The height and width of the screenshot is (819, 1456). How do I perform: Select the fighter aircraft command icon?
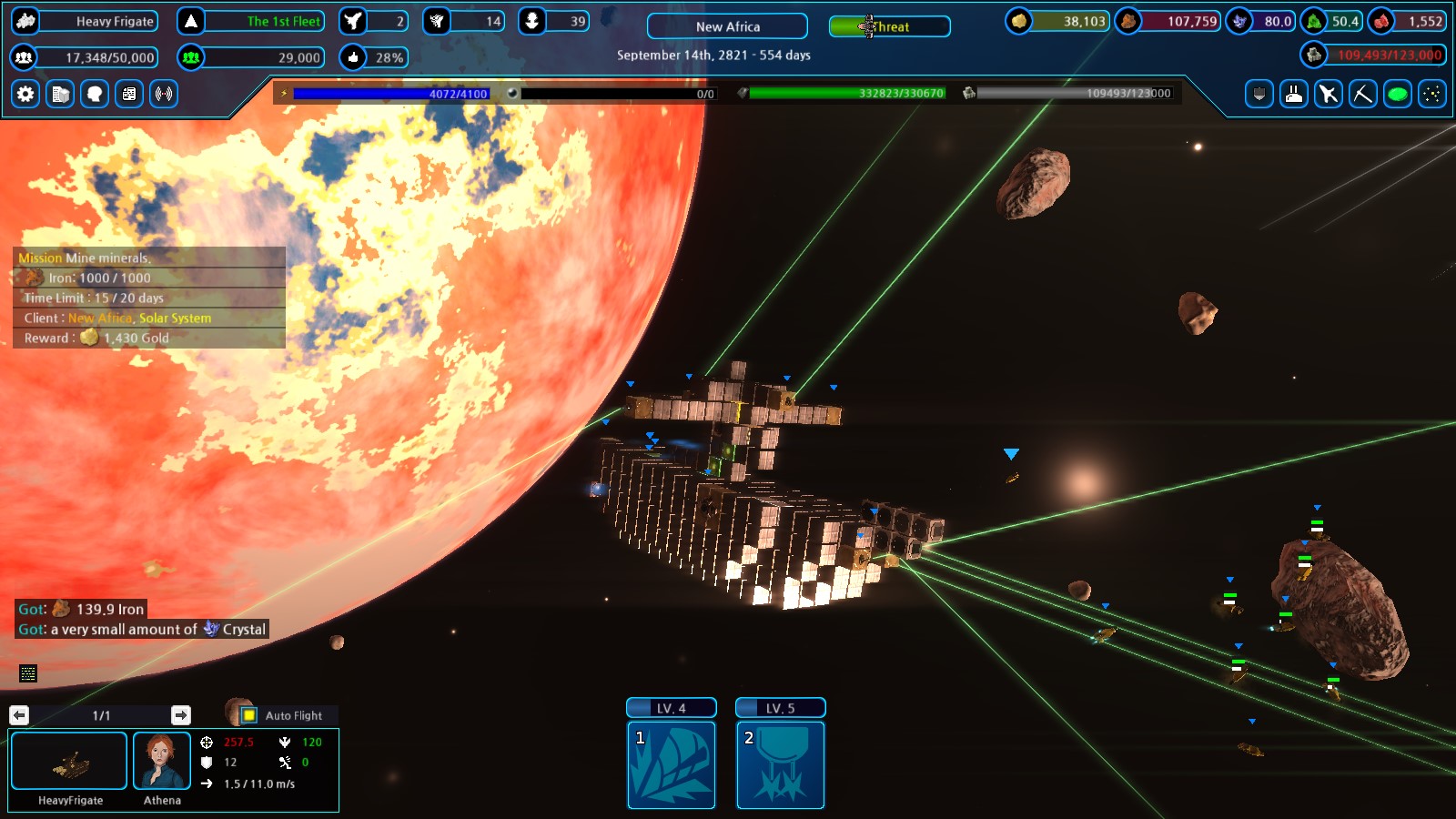tap(1328, 95)
